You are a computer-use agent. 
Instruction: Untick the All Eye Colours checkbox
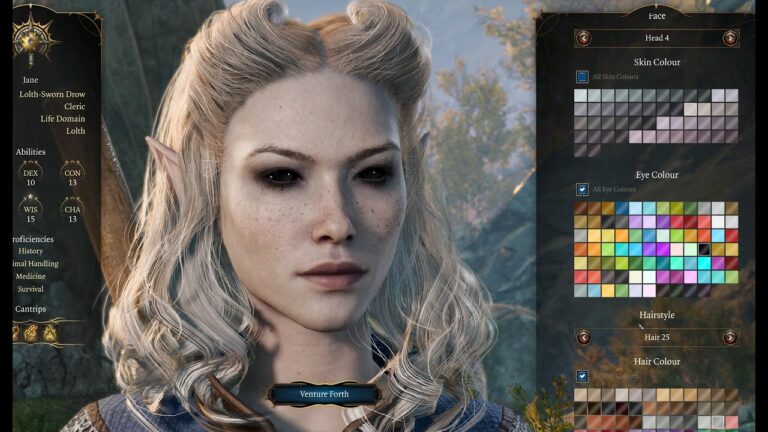coord(582,189)
